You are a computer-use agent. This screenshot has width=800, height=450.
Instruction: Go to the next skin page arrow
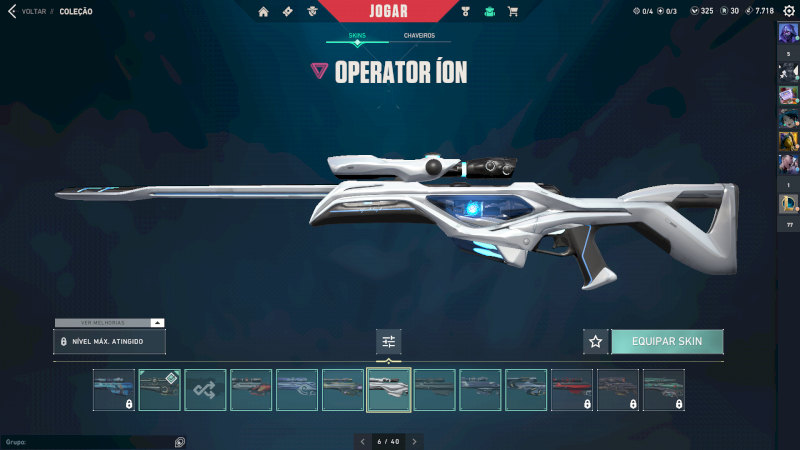pos(415,441)
